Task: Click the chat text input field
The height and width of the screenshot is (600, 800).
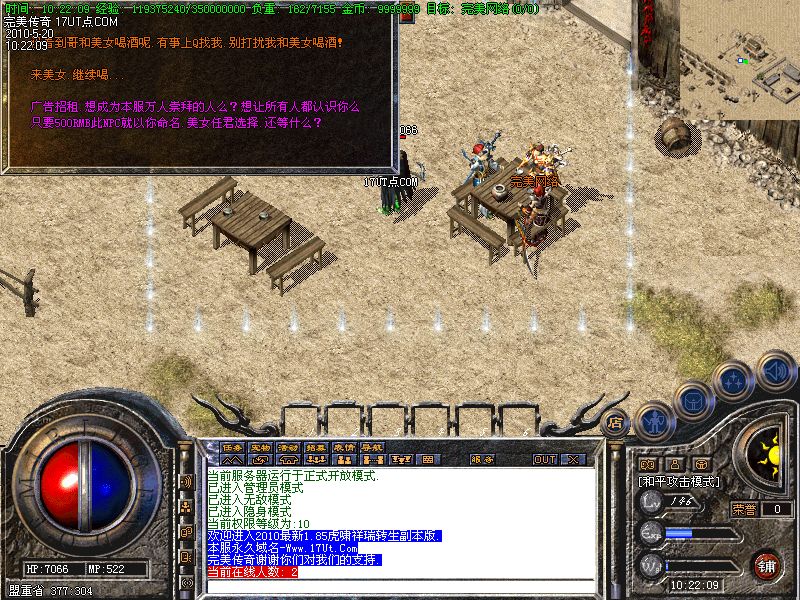Action: tap(400, 586)
